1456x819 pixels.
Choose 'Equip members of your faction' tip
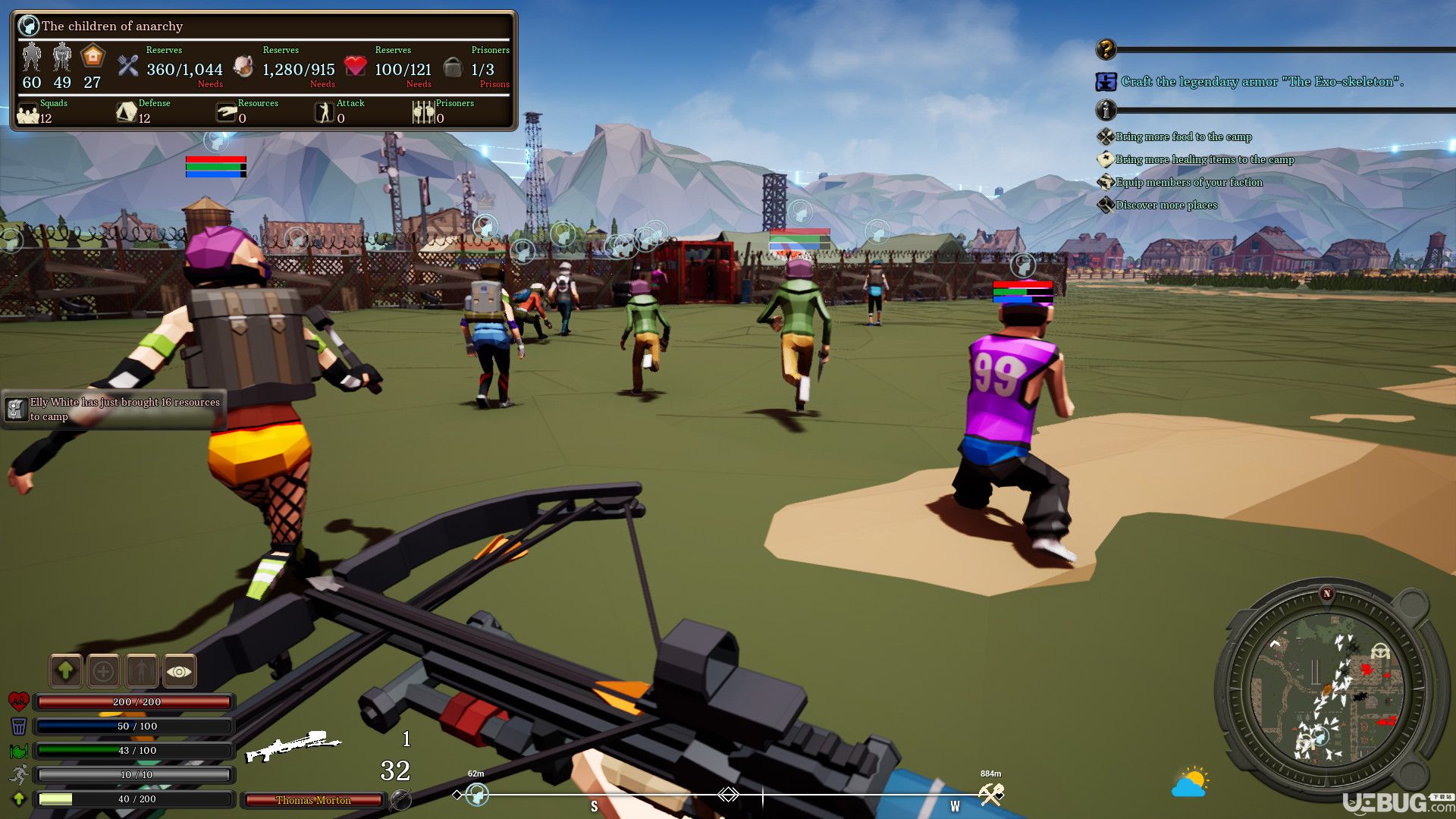click(x=1188, y=182)
